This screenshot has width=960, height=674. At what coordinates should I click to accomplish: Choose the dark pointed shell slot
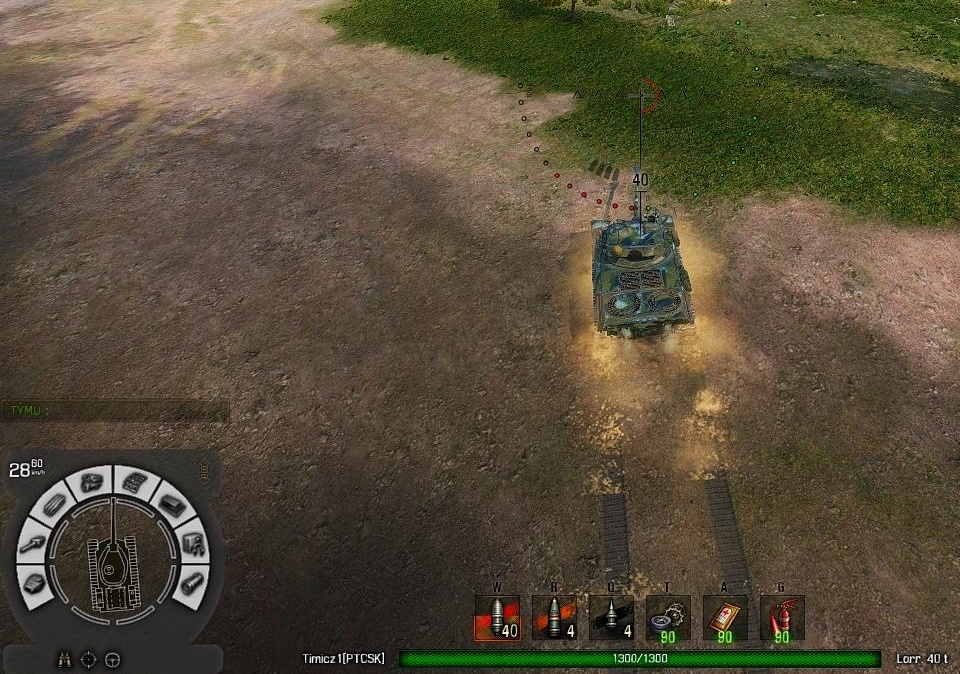pos(611,618)
